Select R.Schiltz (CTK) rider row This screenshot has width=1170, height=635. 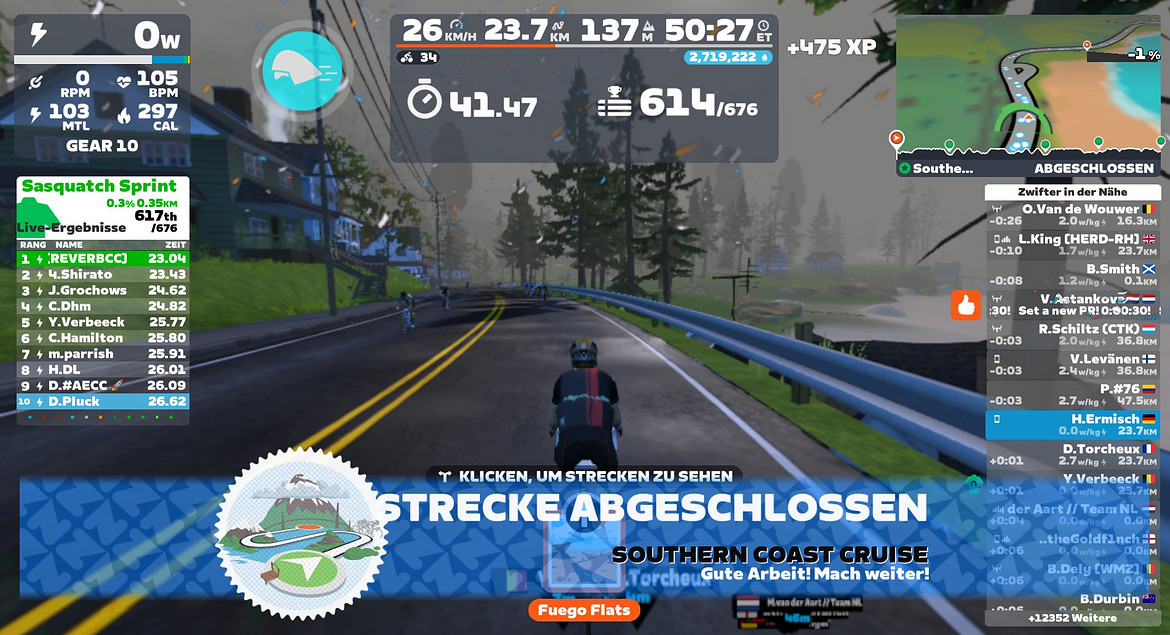point(1073,335)
